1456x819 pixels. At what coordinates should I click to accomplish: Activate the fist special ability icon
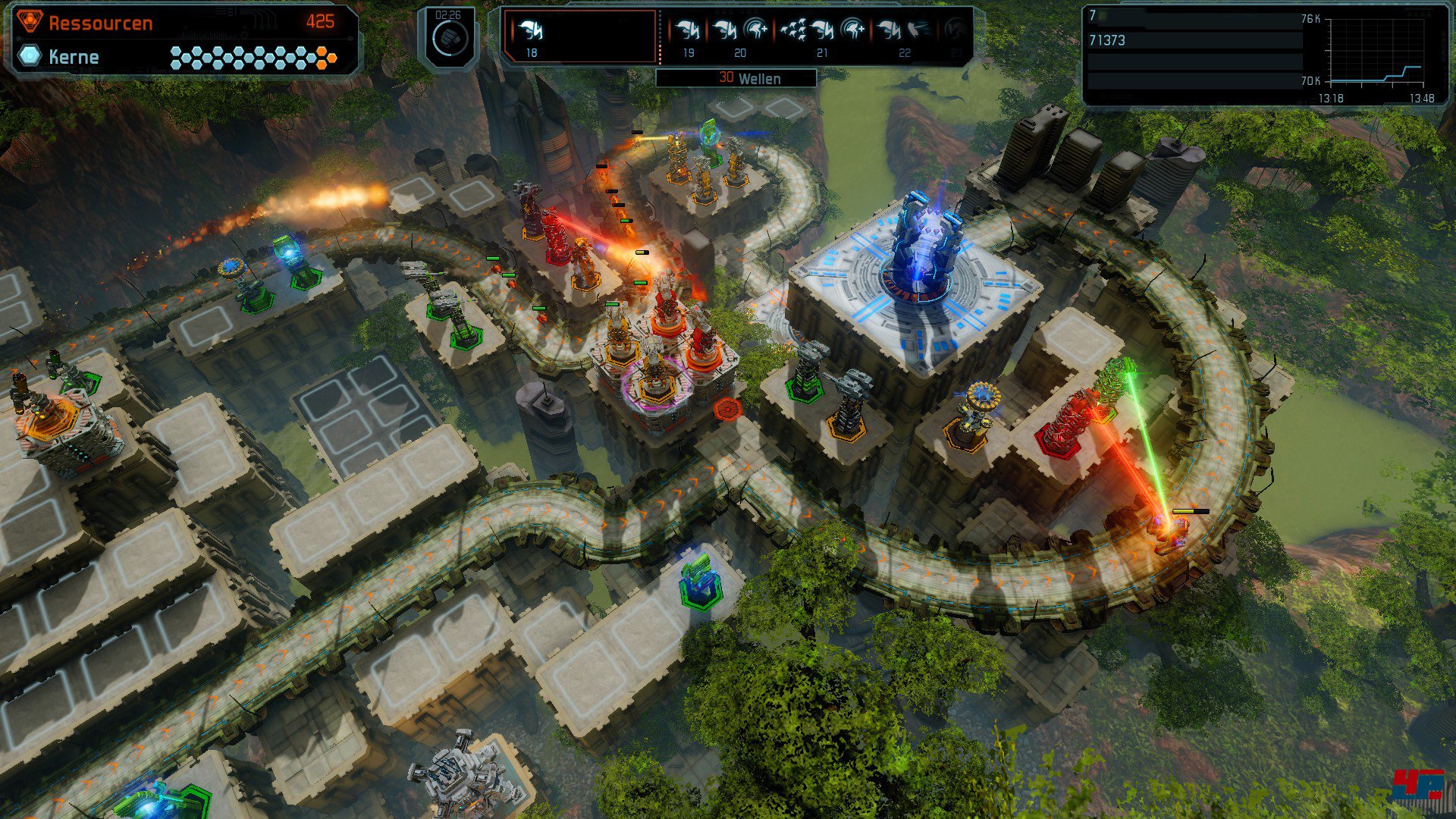click(x=449, y=38)
